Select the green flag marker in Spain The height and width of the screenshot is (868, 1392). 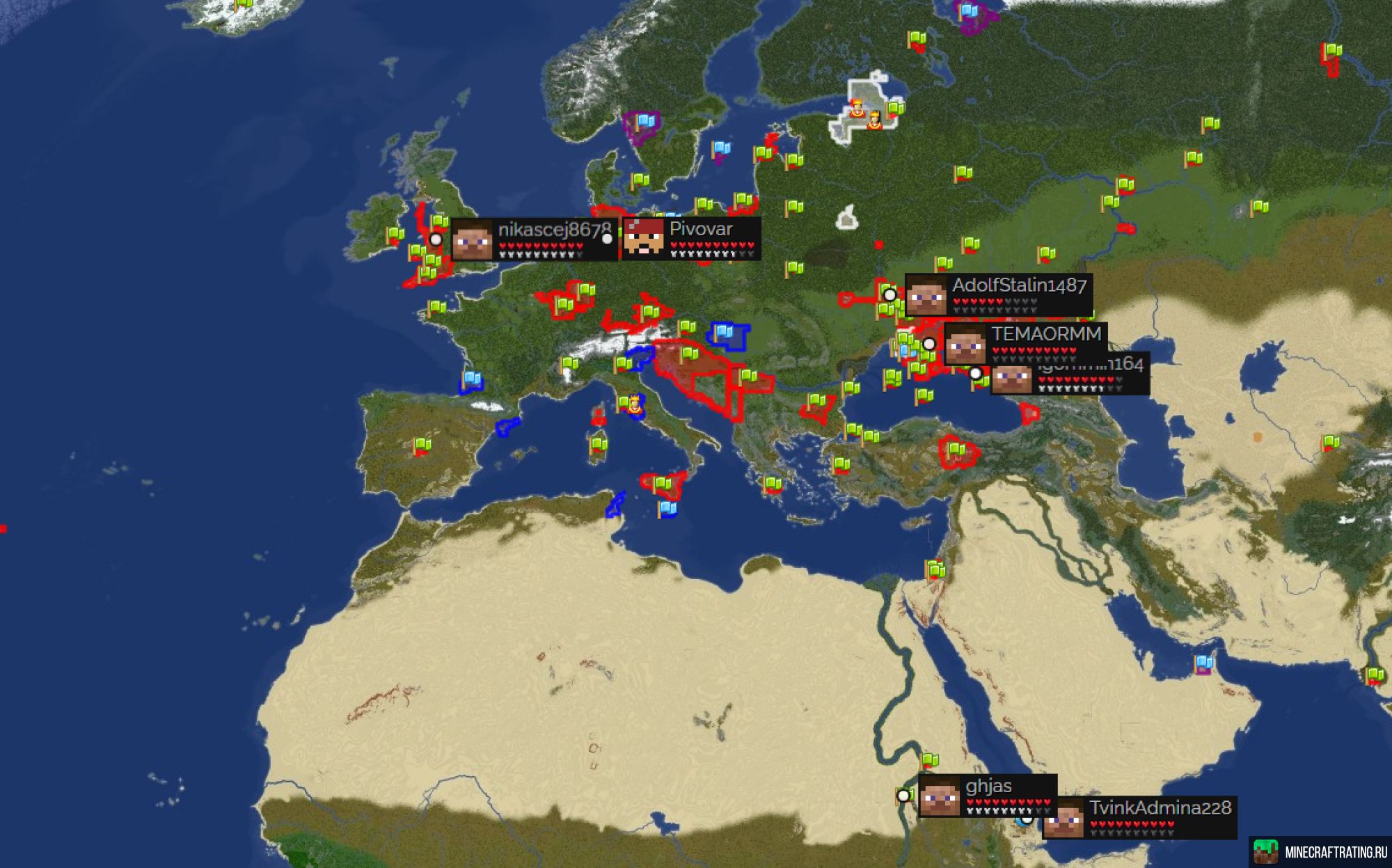[422, 445]
